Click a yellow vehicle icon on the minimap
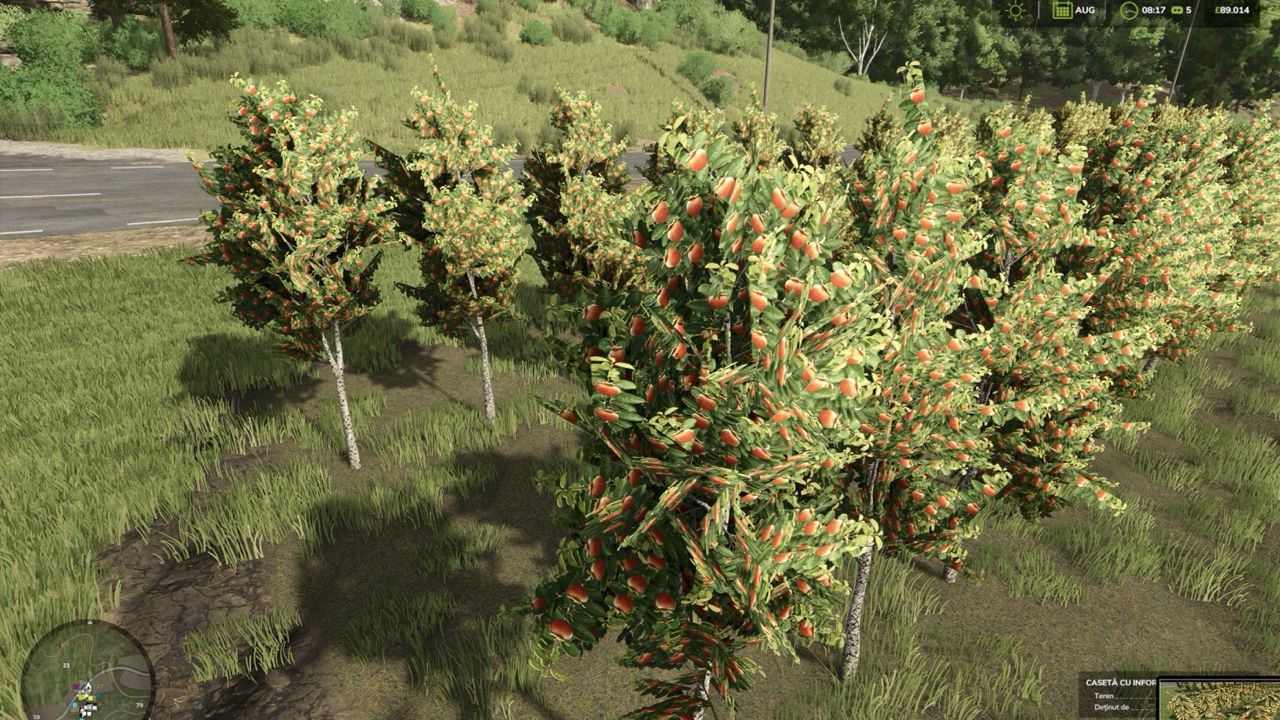 80,697
